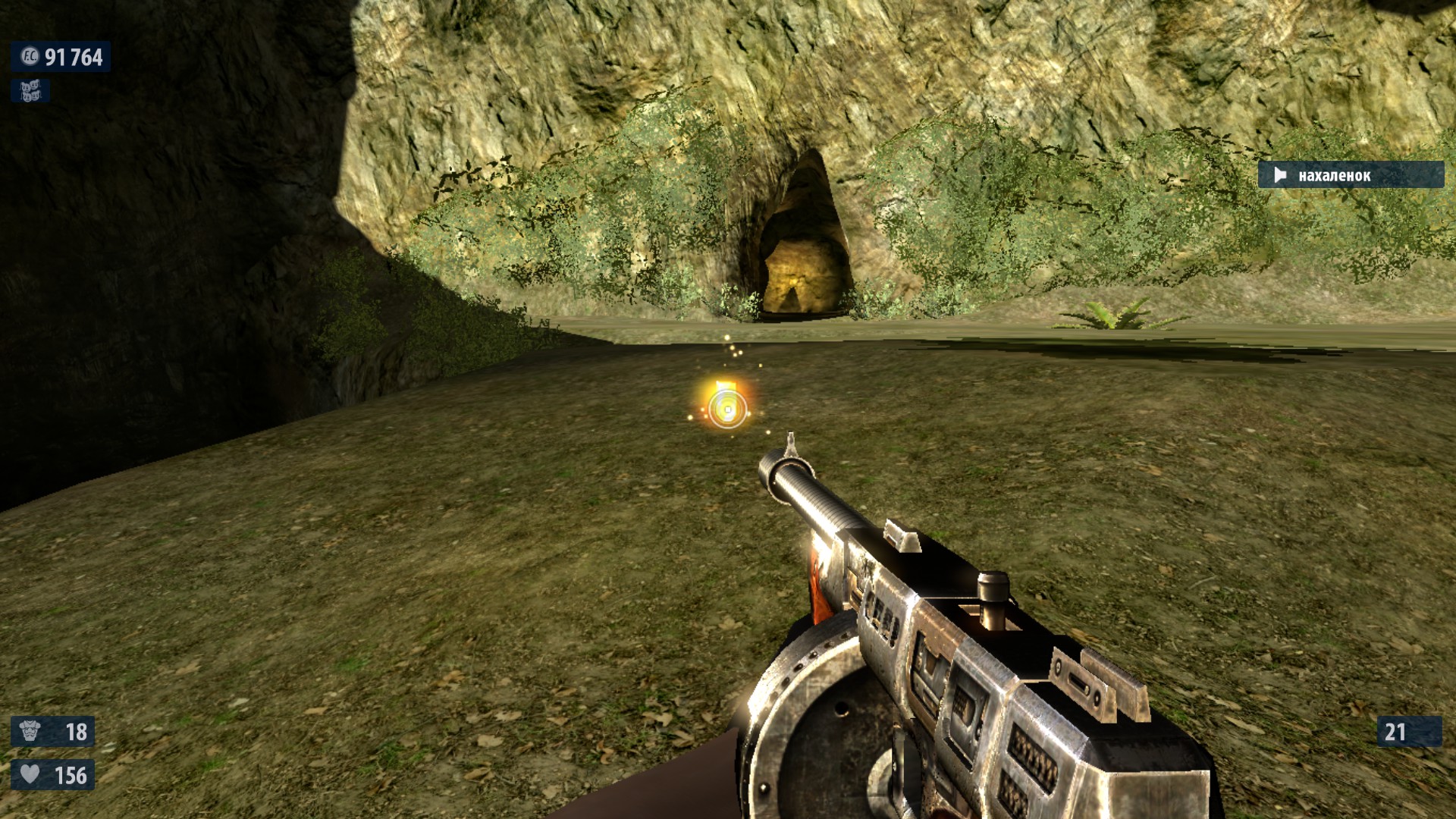1456x819 pixels.
Task: Select the нахаленок player entry
Action: [1350, 175]
